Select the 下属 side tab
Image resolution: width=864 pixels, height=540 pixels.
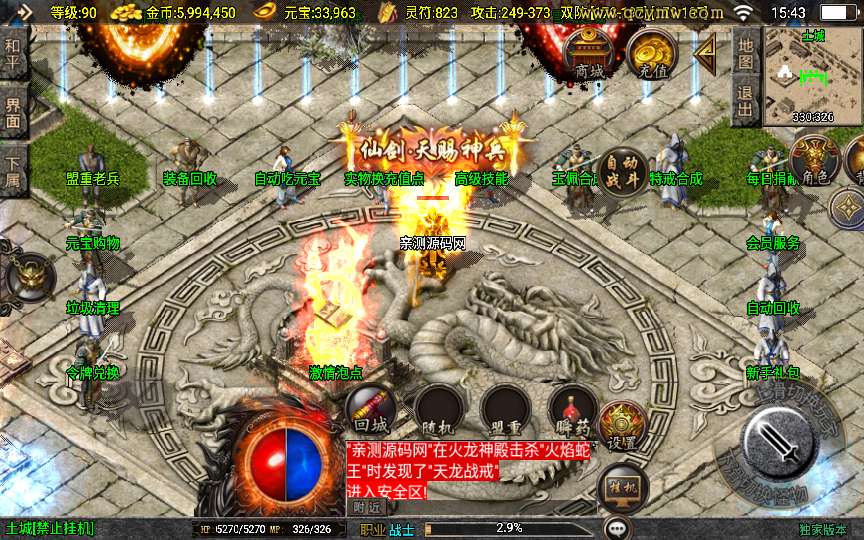(x=13, y=171)
